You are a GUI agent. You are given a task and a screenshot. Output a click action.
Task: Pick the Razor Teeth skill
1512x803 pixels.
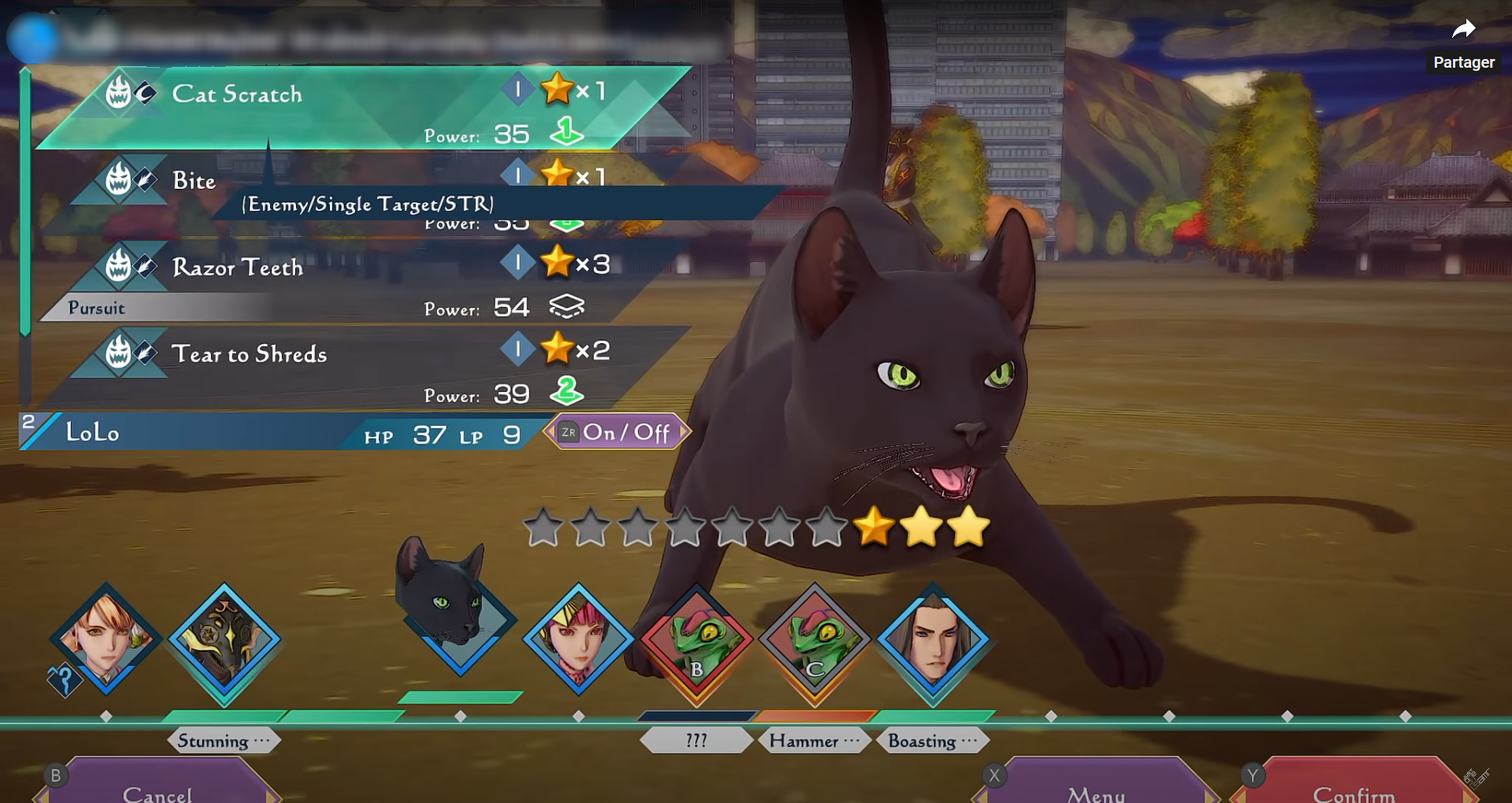tap(238, 268)
